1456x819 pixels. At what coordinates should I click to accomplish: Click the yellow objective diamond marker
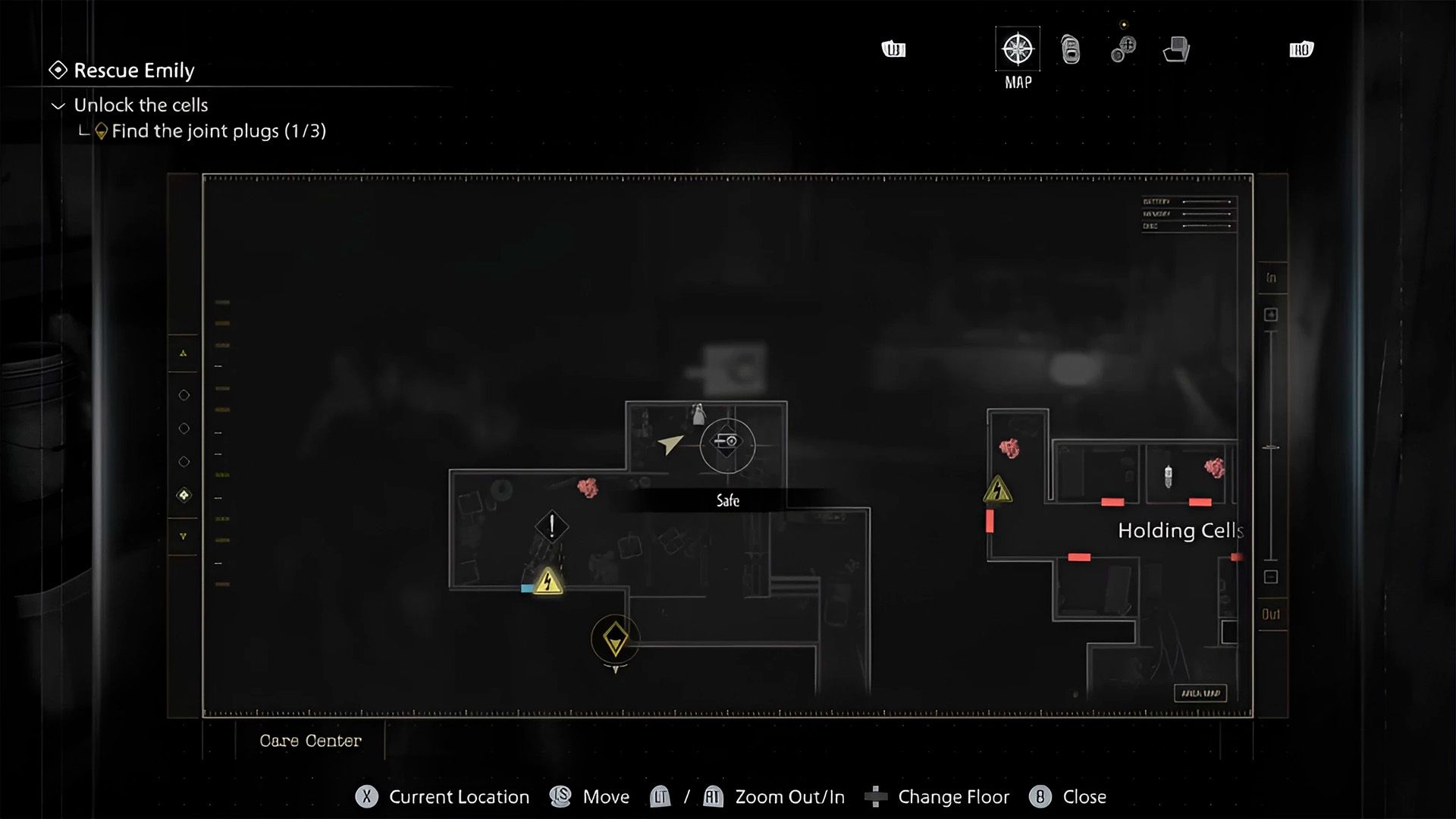615,639
